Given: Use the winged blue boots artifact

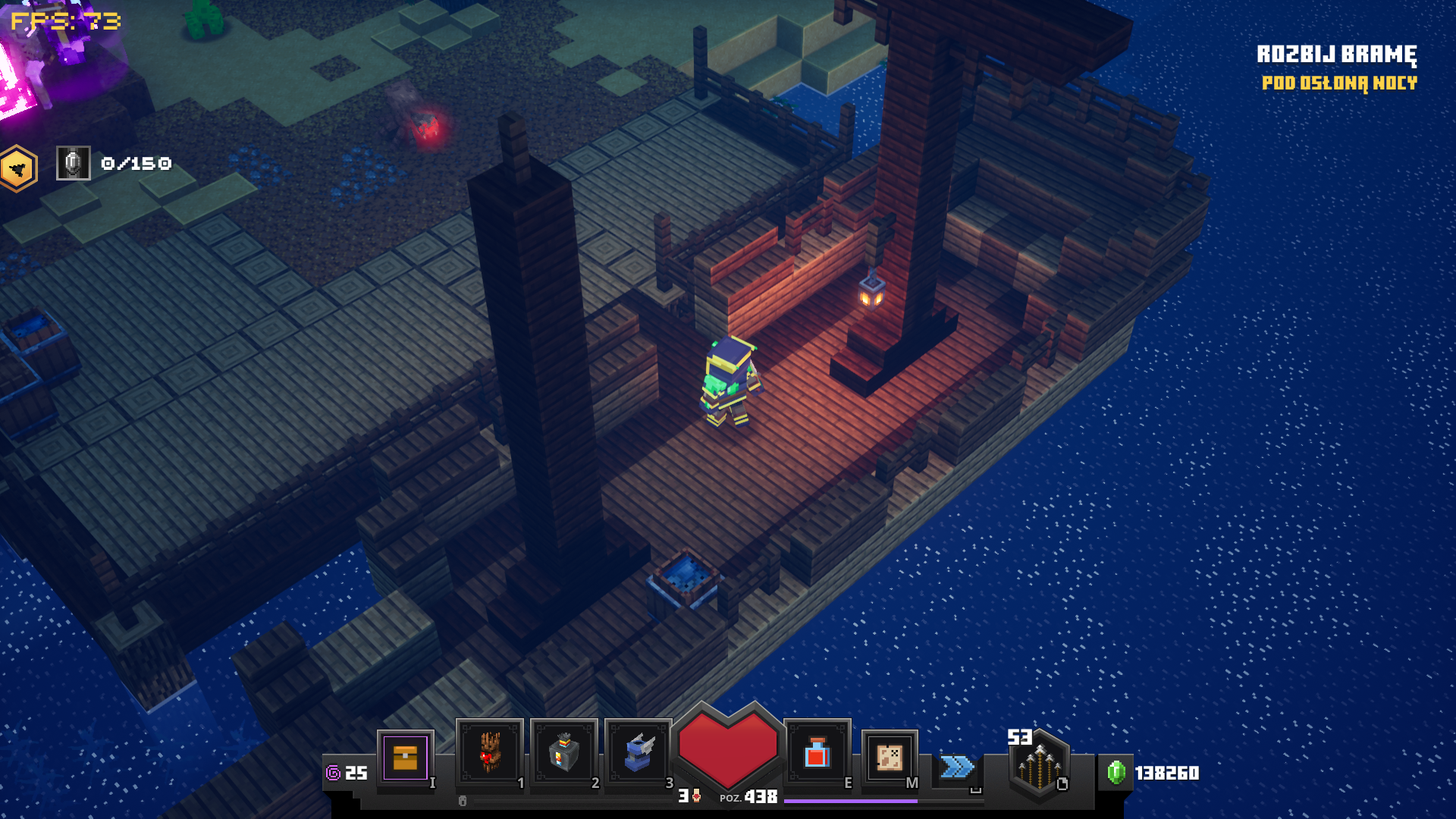Looking at the screenshot, I should tap(638, 752).
